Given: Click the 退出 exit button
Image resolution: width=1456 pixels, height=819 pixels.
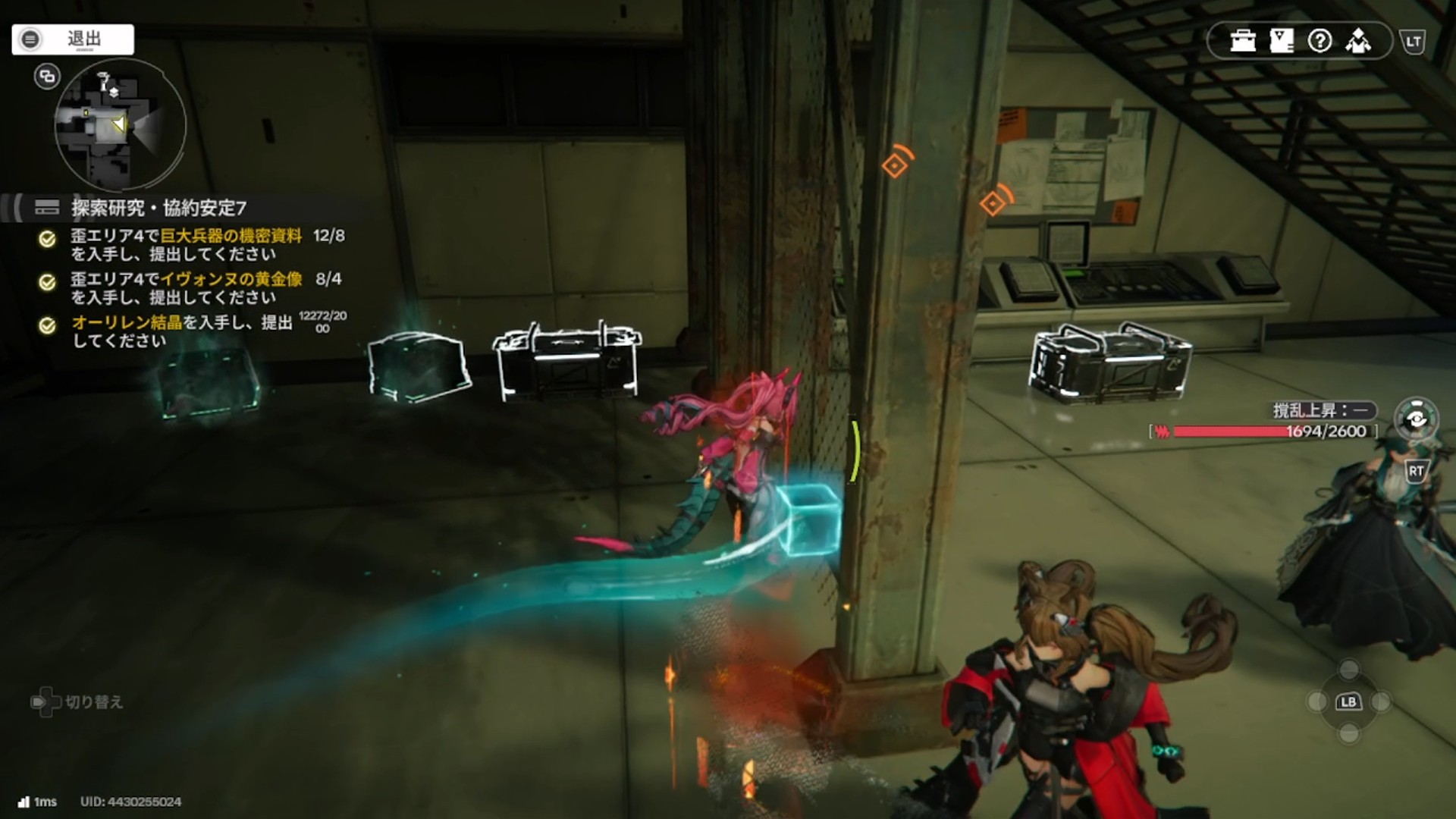Looking at the screenshot, I should click(73, 39).
